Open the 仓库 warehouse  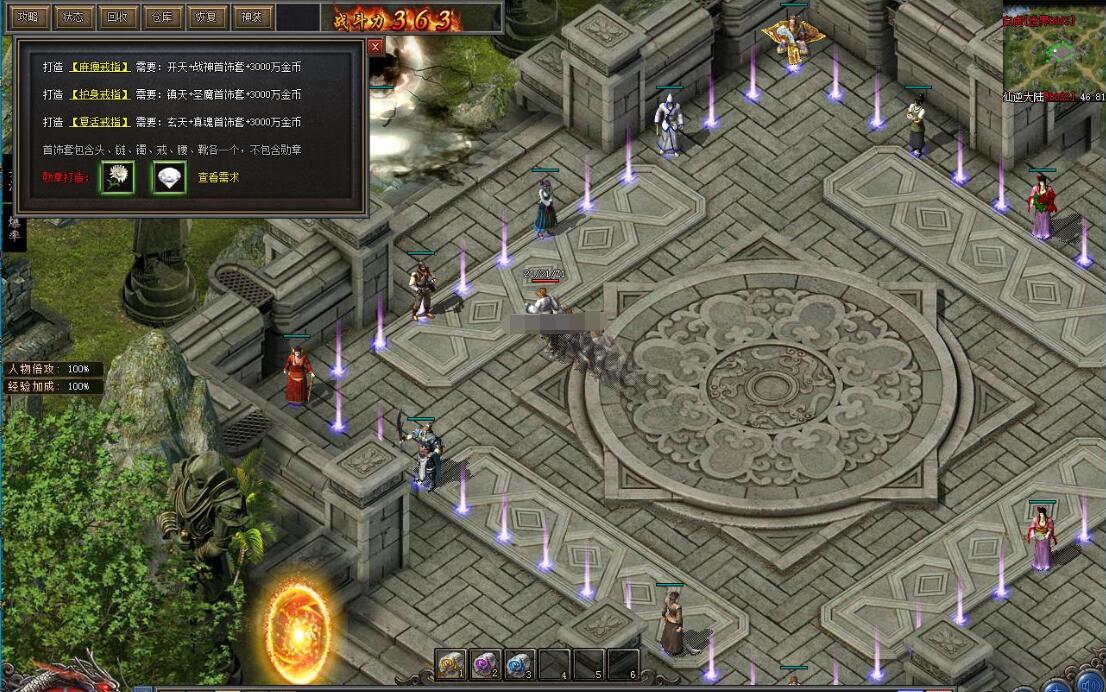161,17
